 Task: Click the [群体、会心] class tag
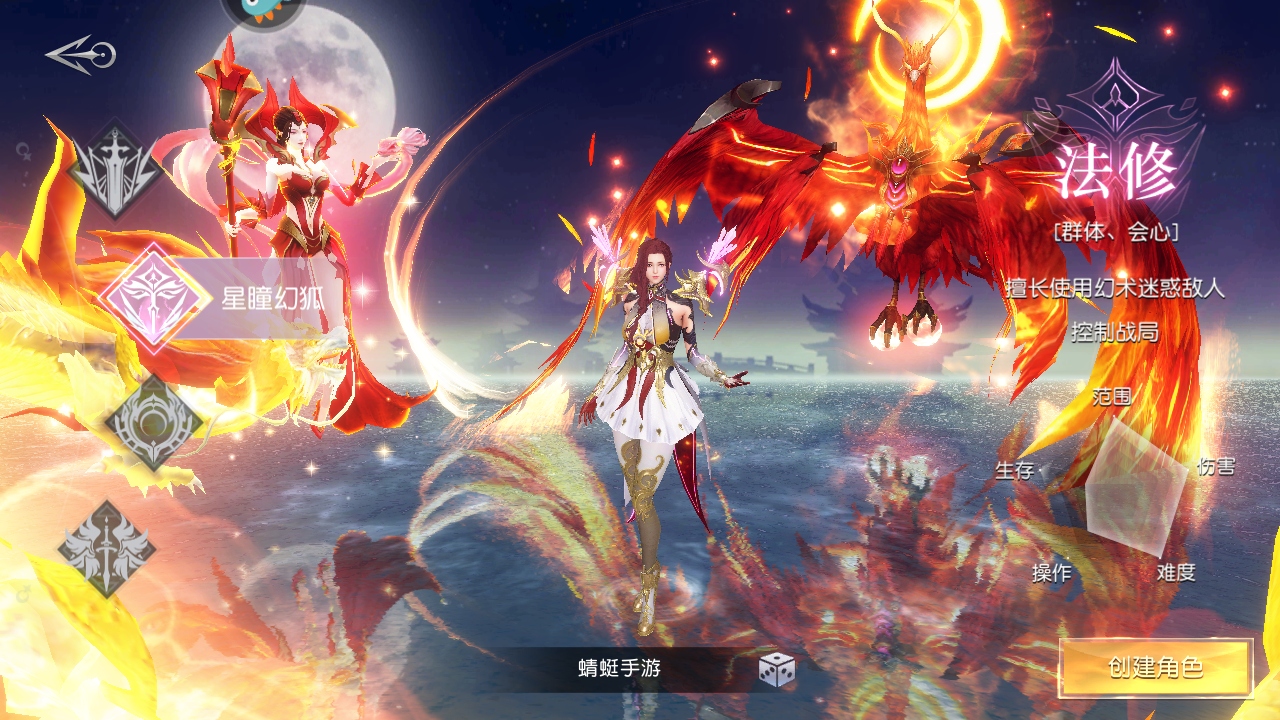(1114, 233)
